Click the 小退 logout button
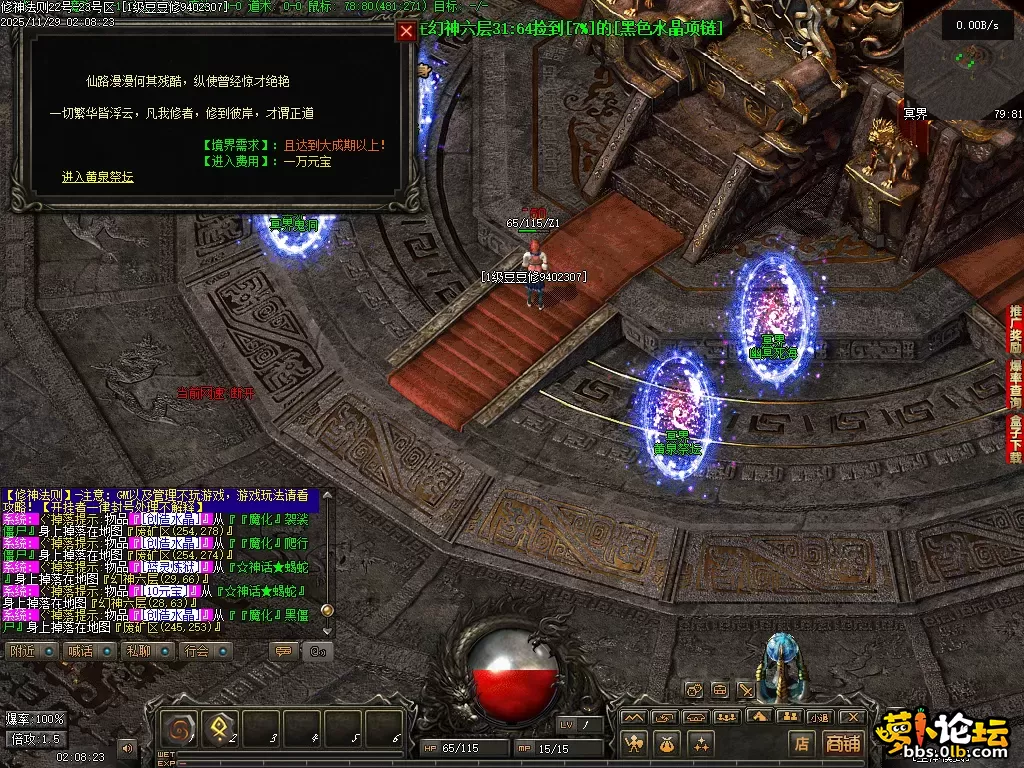The image size is (1024, 768). coord(820,717)
